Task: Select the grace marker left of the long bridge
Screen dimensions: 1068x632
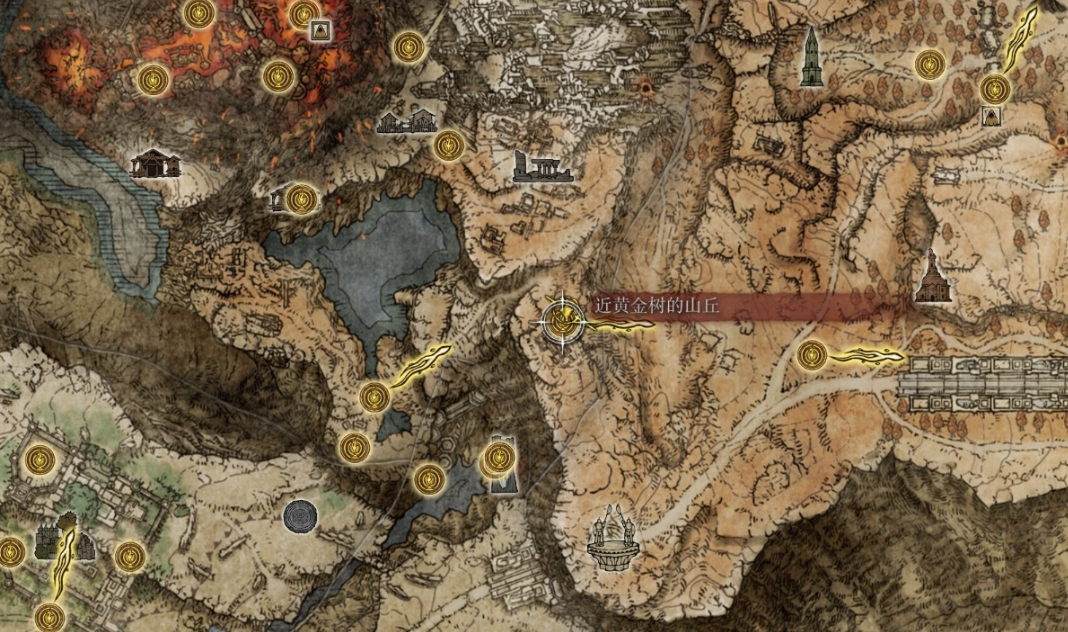Action: 812,354
